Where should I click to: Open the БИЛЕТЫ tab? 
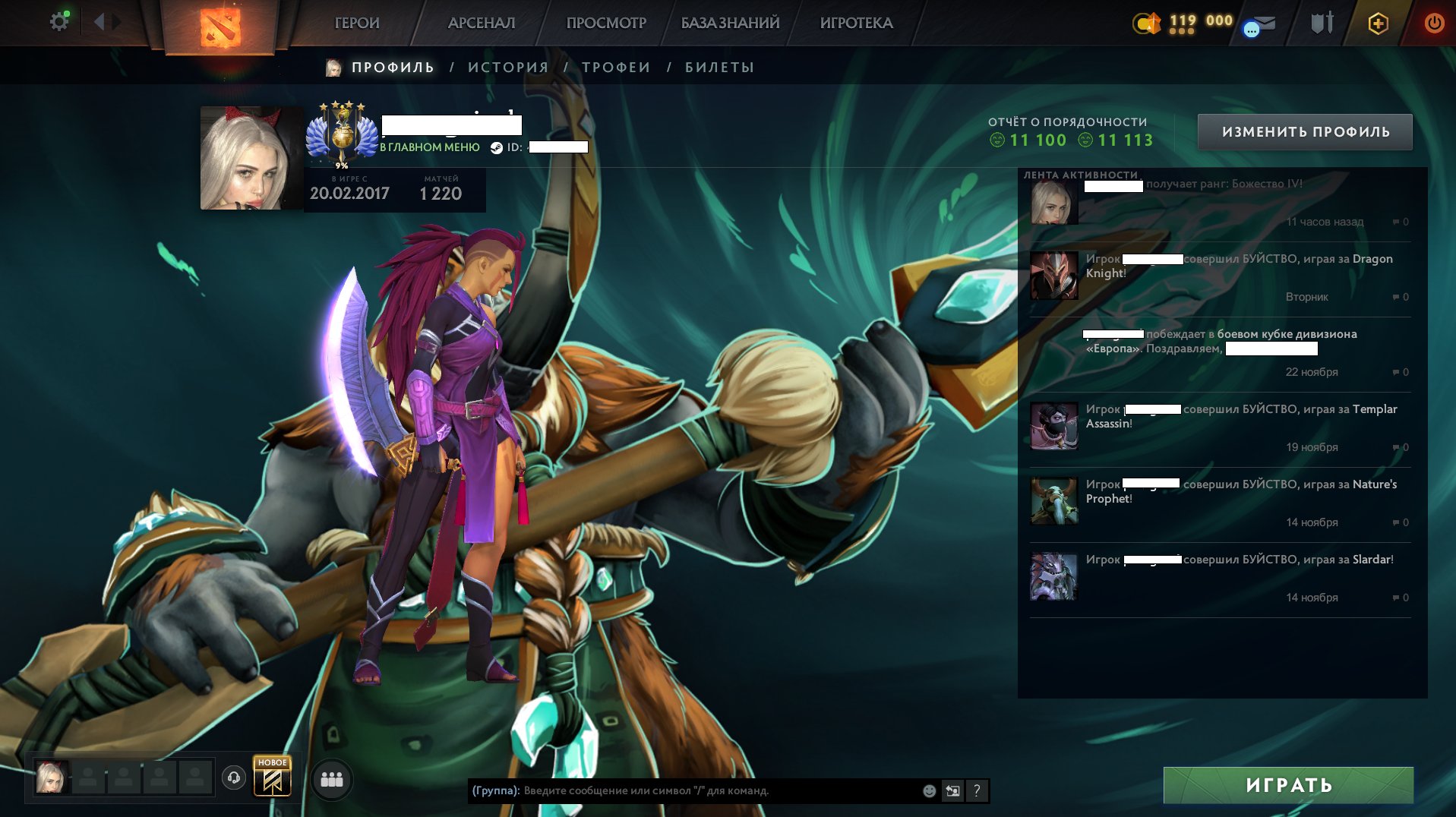click(x=717, y=67)
